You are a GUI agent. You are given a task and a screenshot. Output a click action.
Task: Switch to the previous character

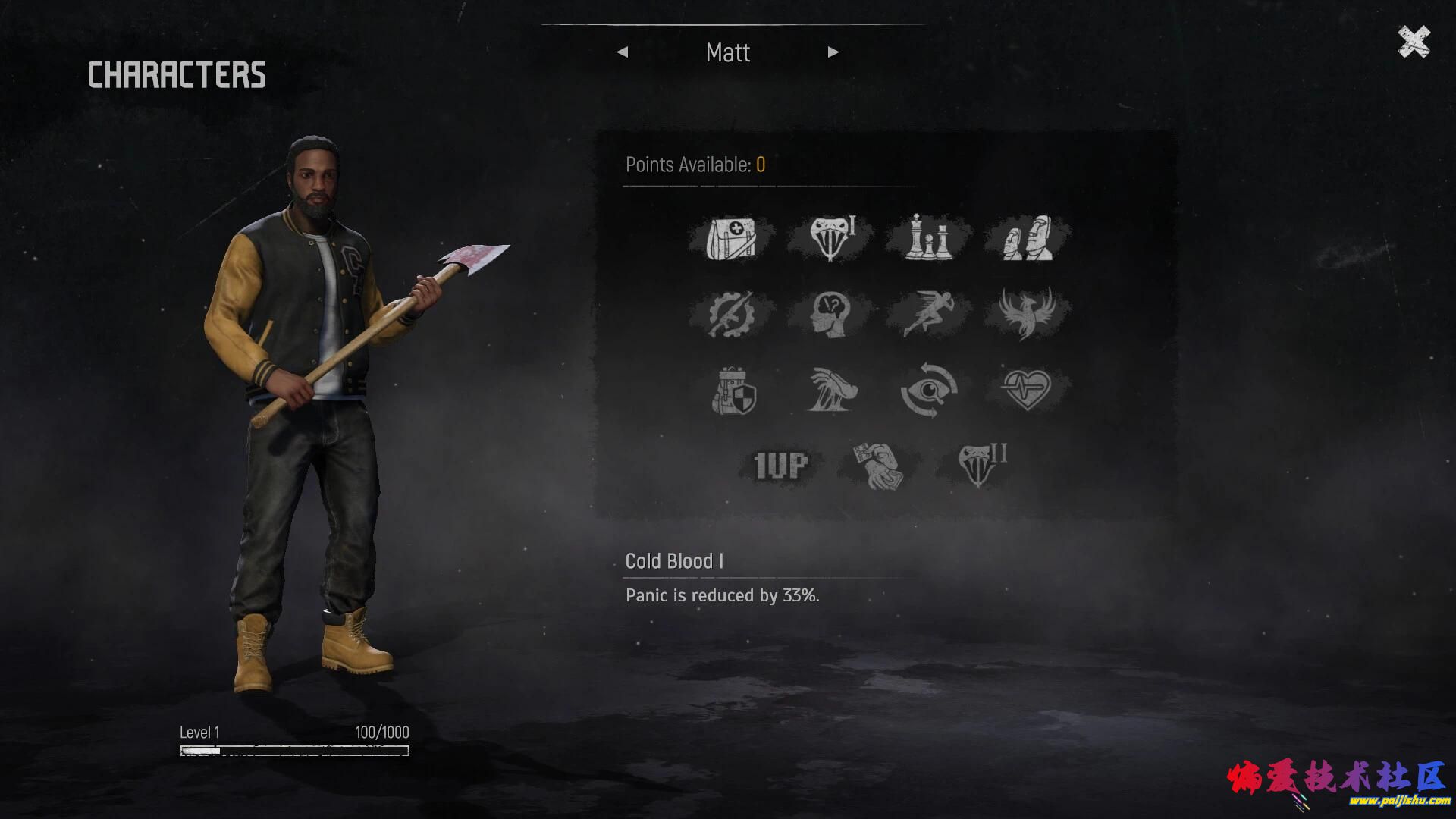(x=623, y=52)
